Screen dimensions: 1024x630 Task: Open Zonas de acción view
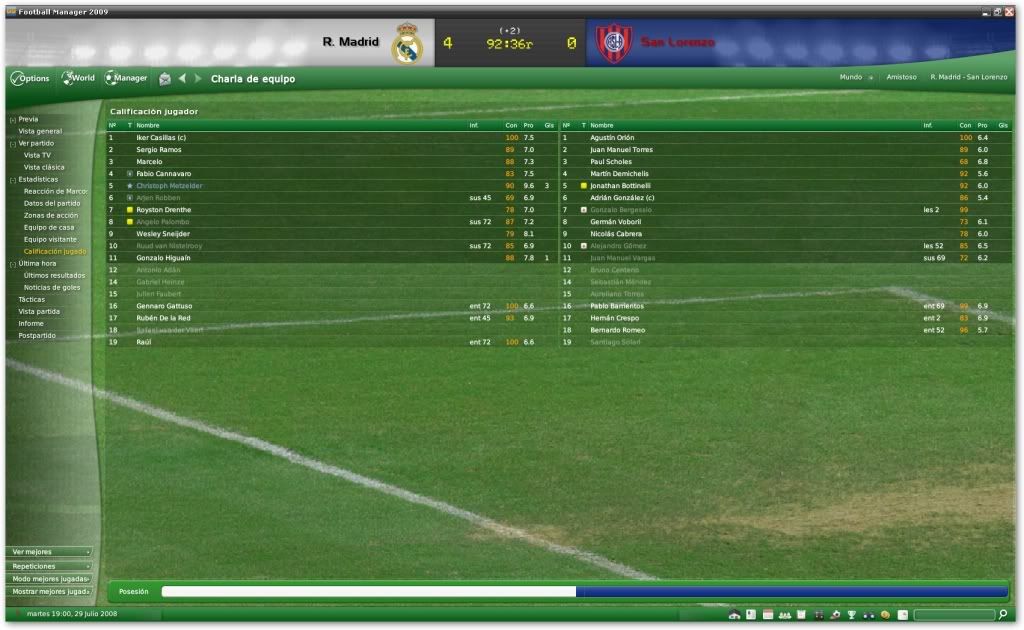coord(51,215)
